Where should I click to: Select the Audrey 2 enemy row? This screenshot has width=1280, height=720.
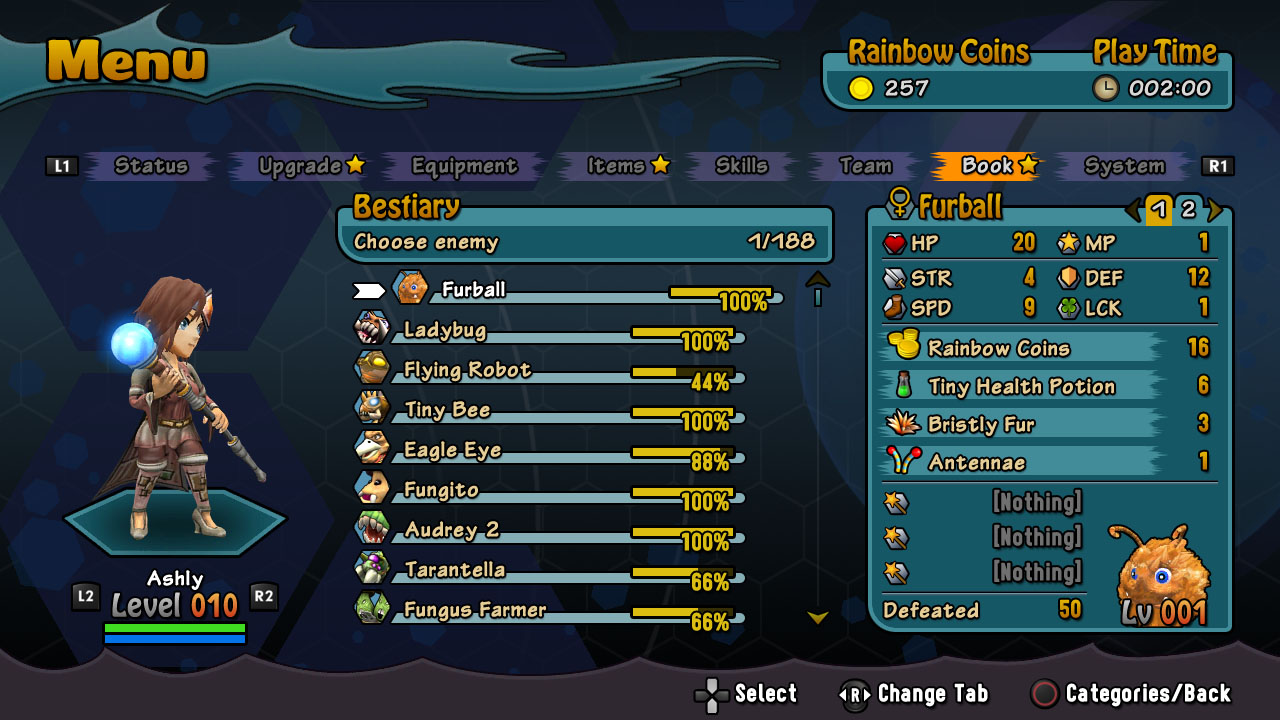coord(452,530)
